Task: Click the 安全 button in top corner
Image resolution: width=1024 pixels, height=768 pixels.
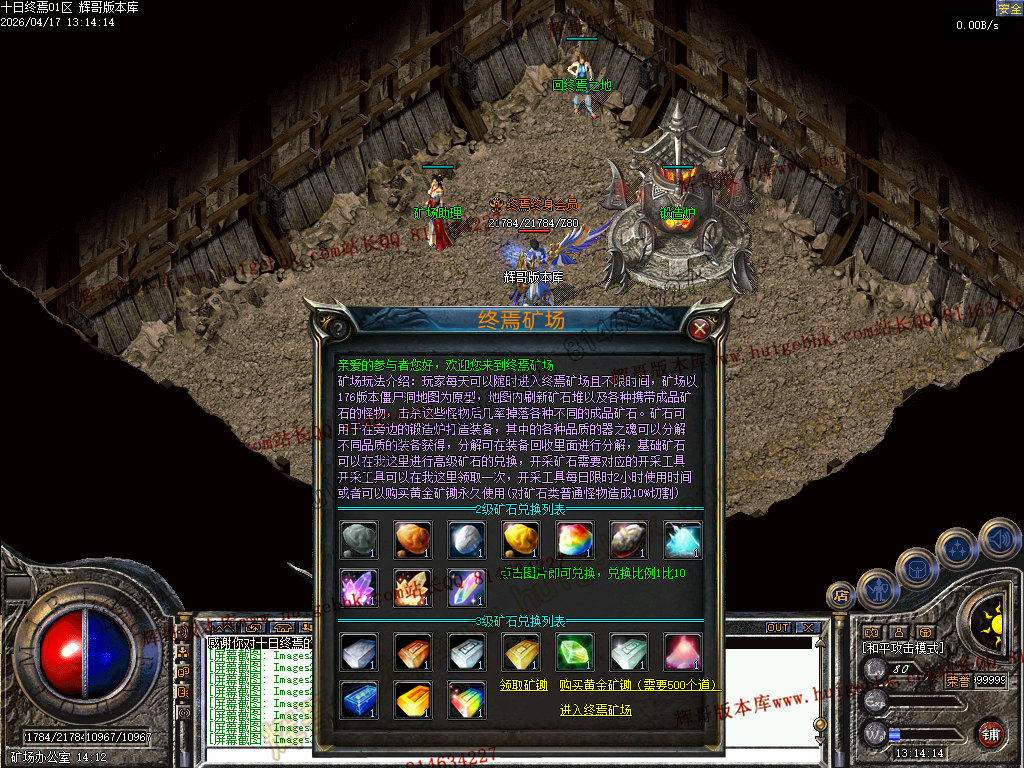Action: [1009, 8]
